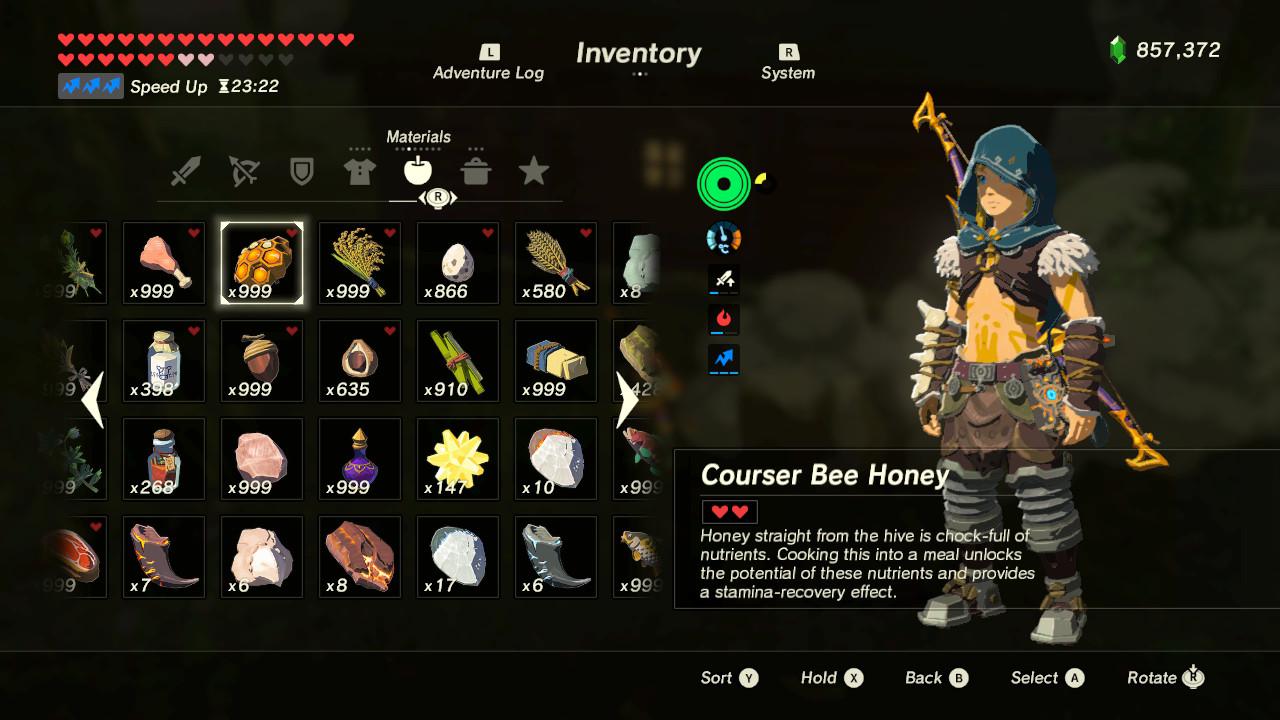1280x720 pixels.
Task: Click the right arrow for next page
Action: click(630, 399)
